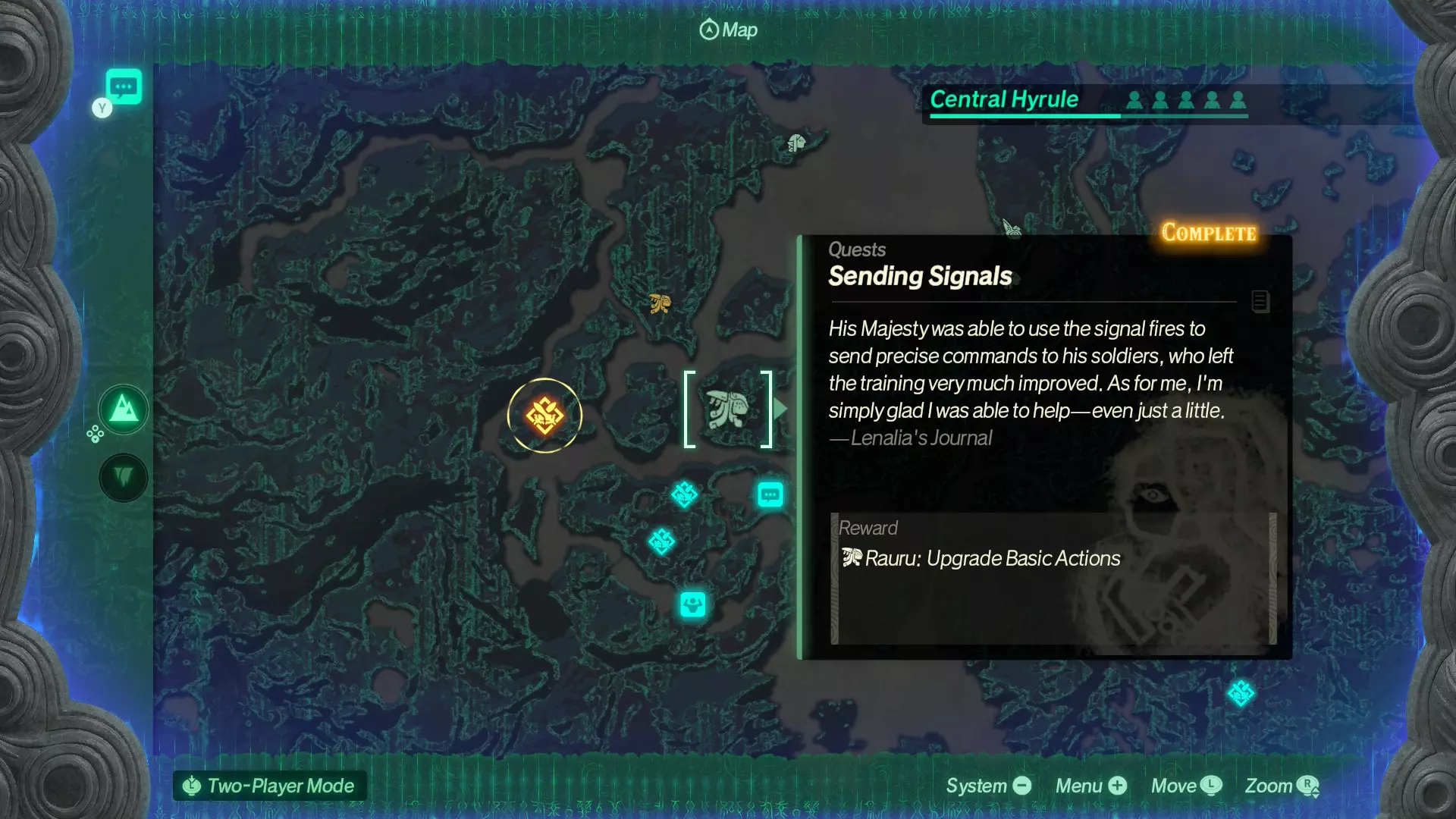Select the orange highlighted battle marker

[544, 416]
